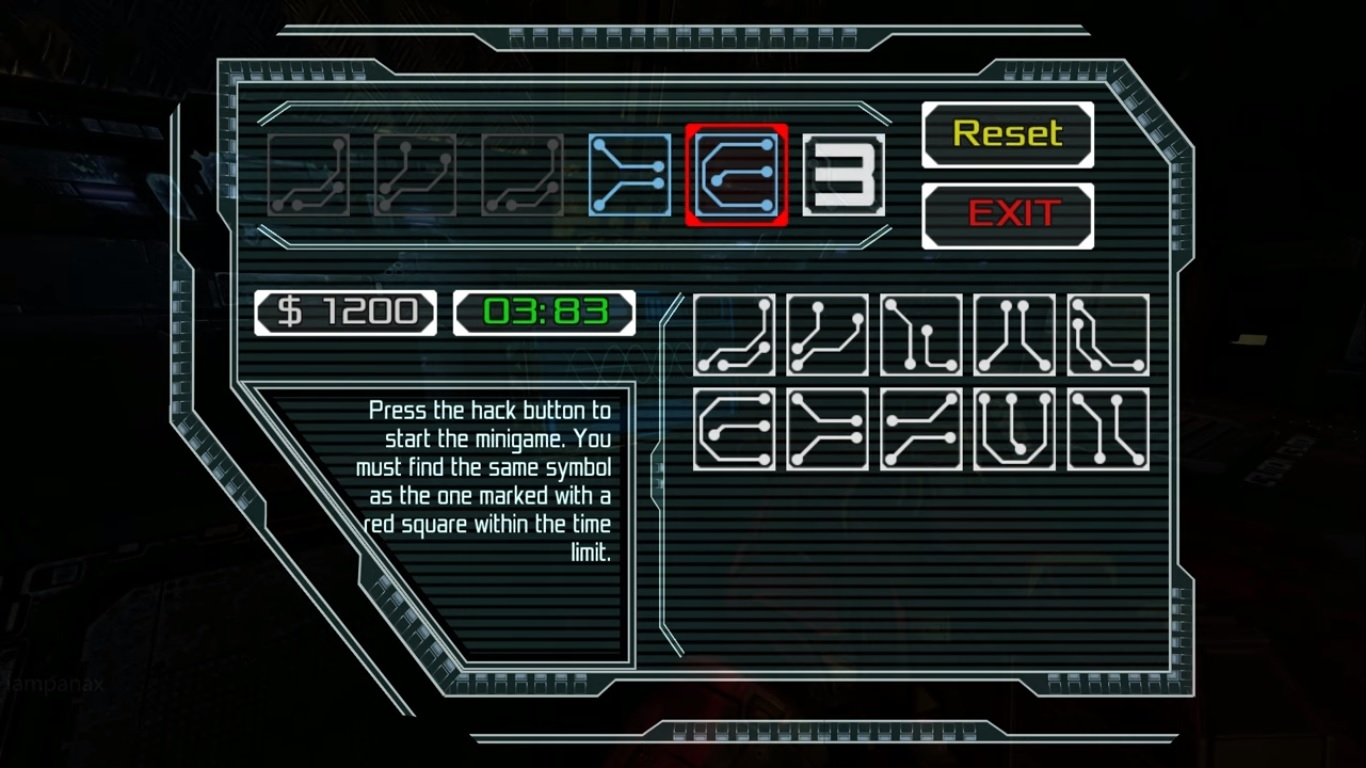Choose the upside-down Y circuit tile

tap(1014, 335)
